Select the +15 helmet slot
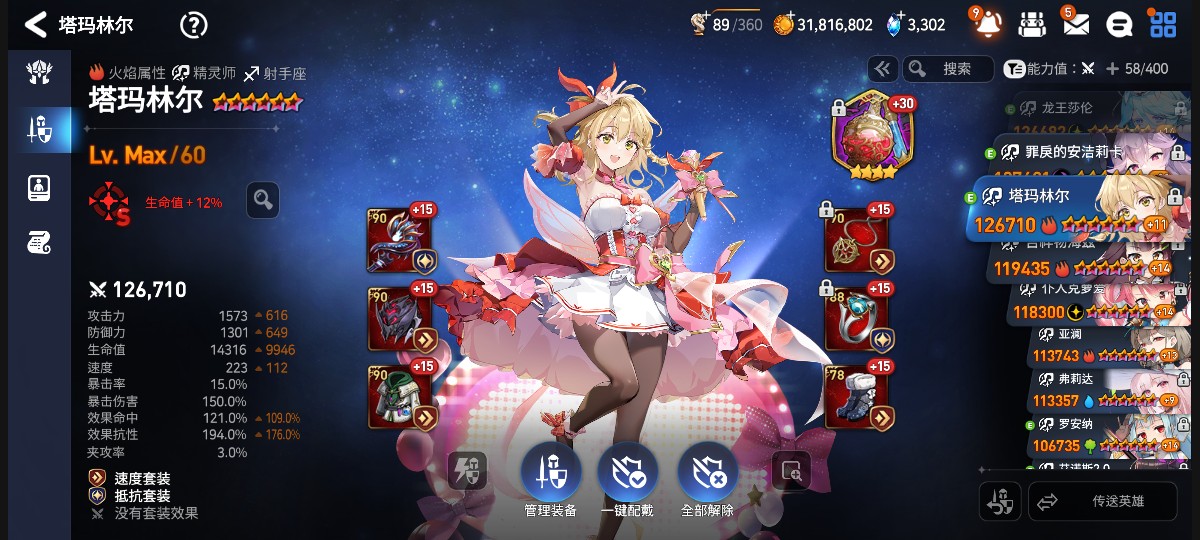Image resolution: width=1200 pixels, height=540 pixels. click(x=400, y=317)
